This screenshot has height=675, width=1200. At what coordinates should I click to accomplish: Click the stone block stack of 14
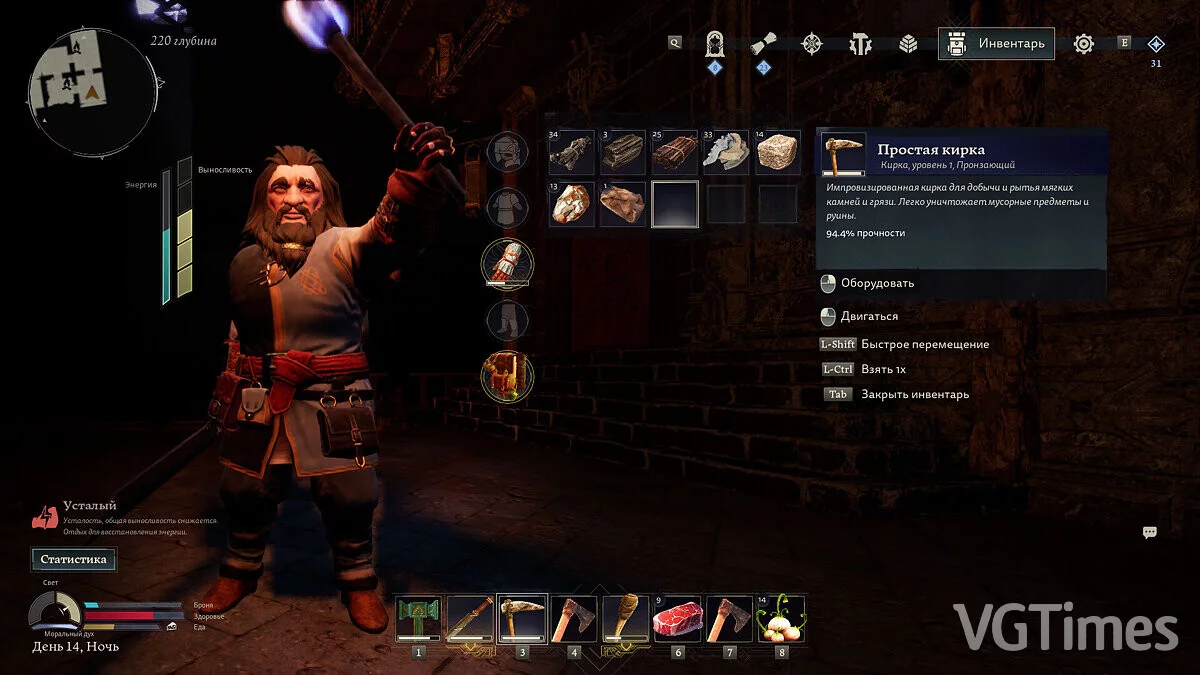click(777, 152)
